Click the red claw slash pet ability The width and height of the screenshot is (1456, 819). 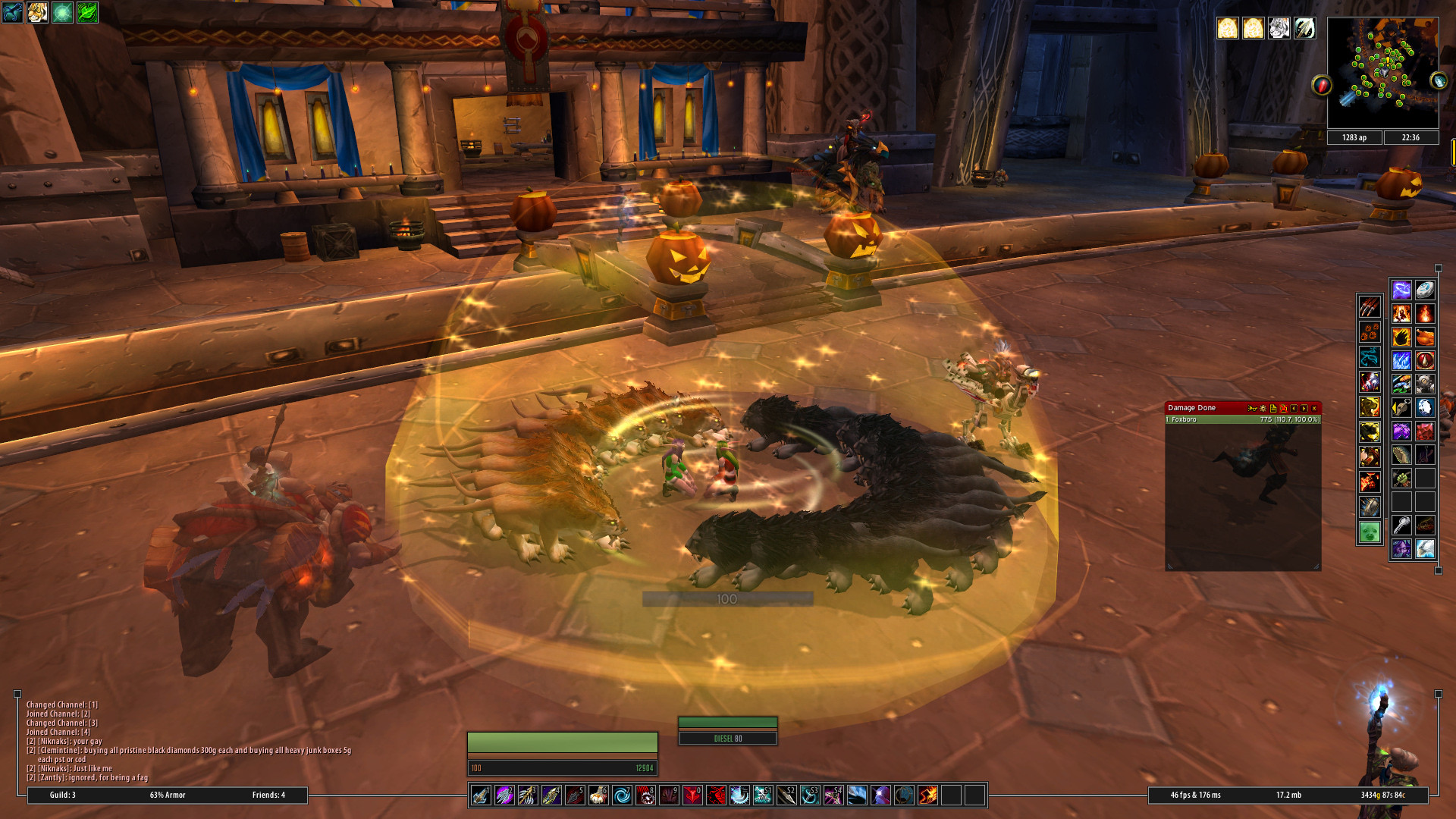(1369, 307)
